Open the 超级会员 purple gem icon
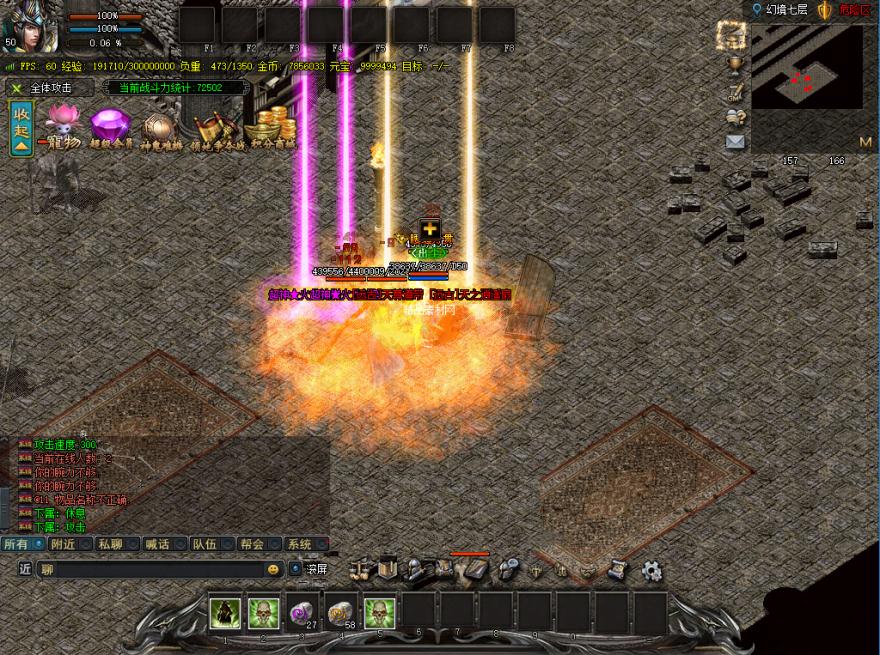This screenshot has width=880, height=655. click(x=110, y=128)
